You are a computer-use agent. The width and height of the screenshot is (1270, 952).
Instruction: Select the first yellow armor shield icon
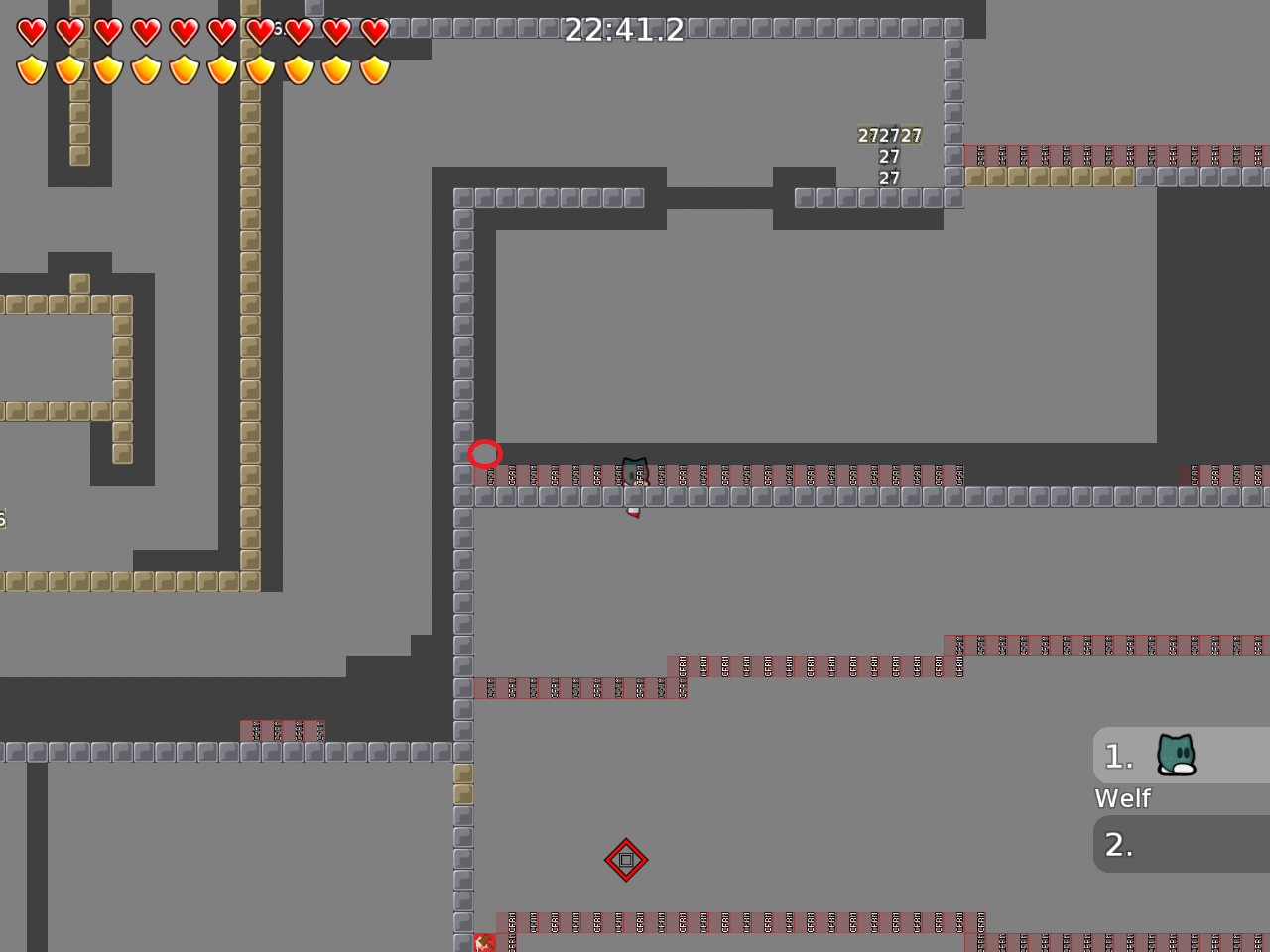point(31,69)
